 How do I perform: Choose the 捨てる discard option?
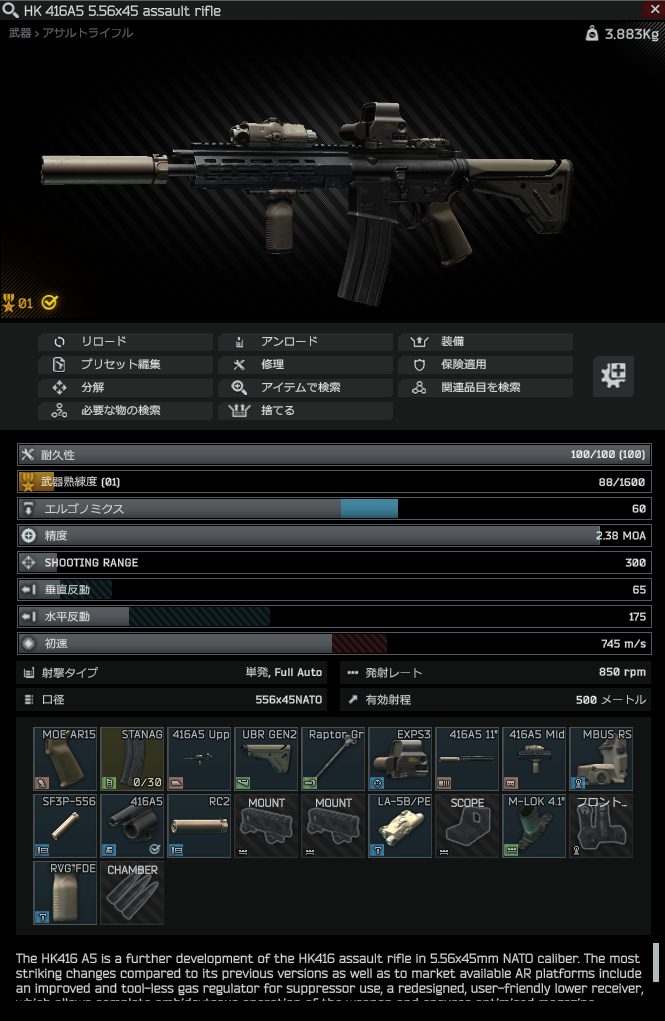click(305, 411)
